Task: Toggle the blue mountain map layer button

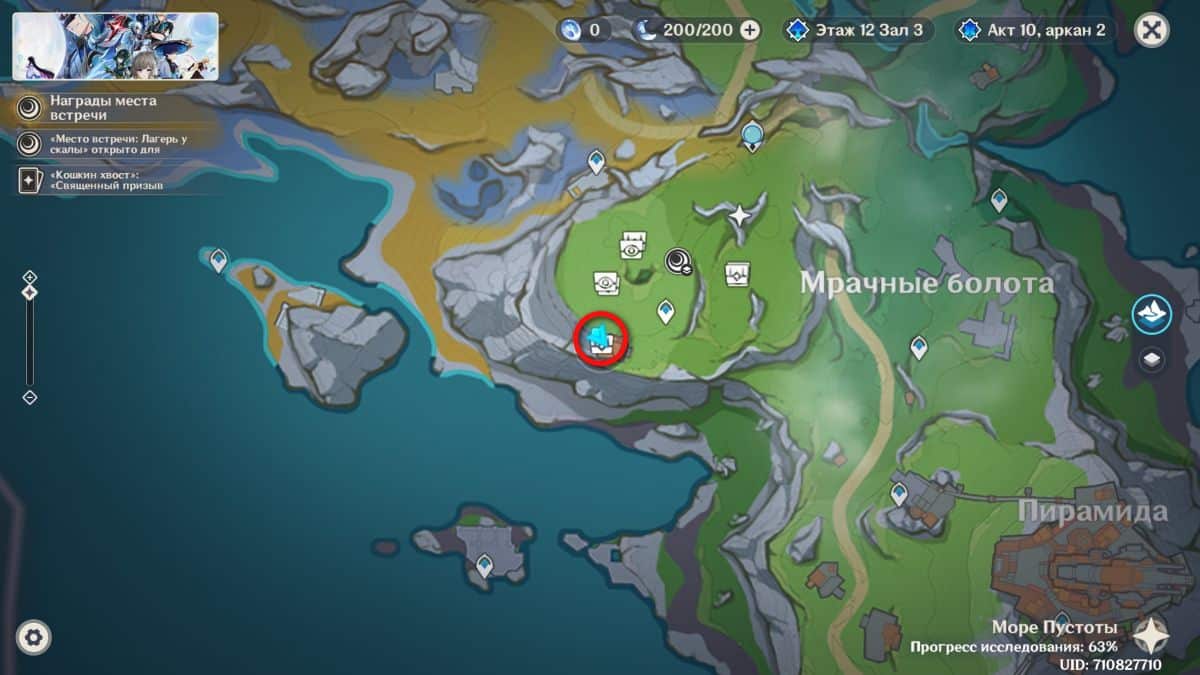Action: [1152, 314]
